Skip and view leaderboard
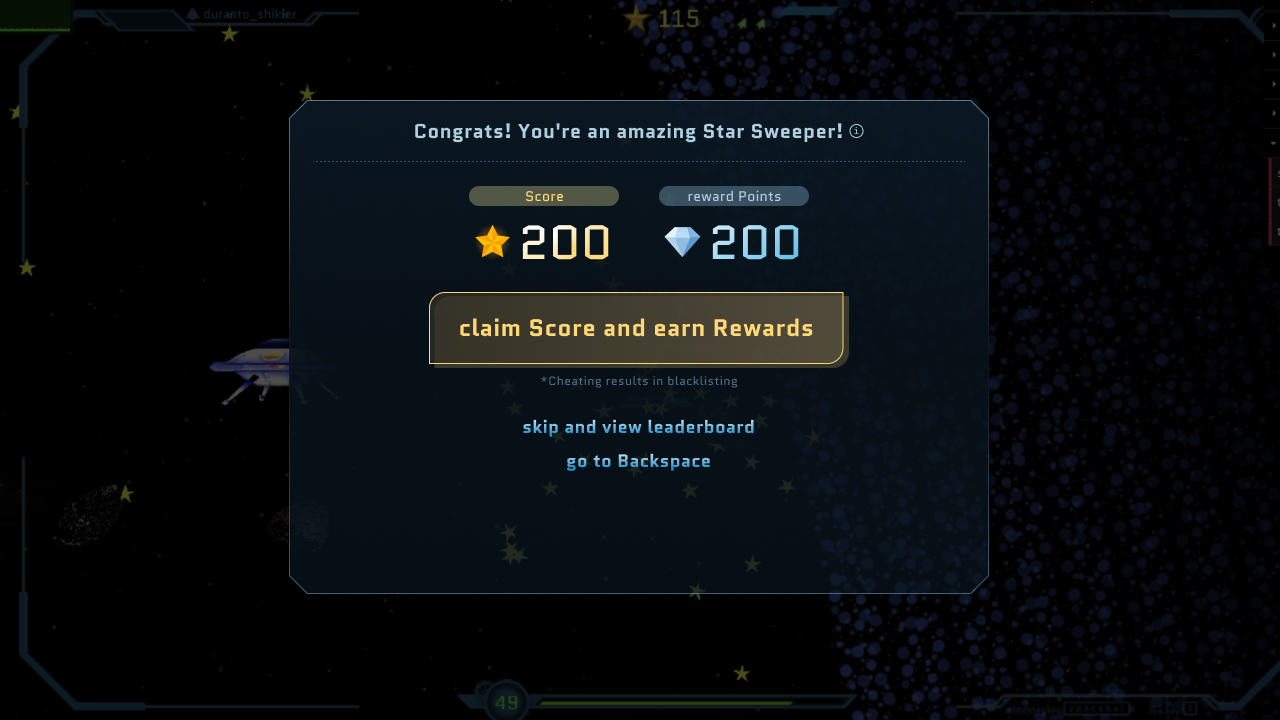This screenshot has height=720, width=1280. [638, 427]
